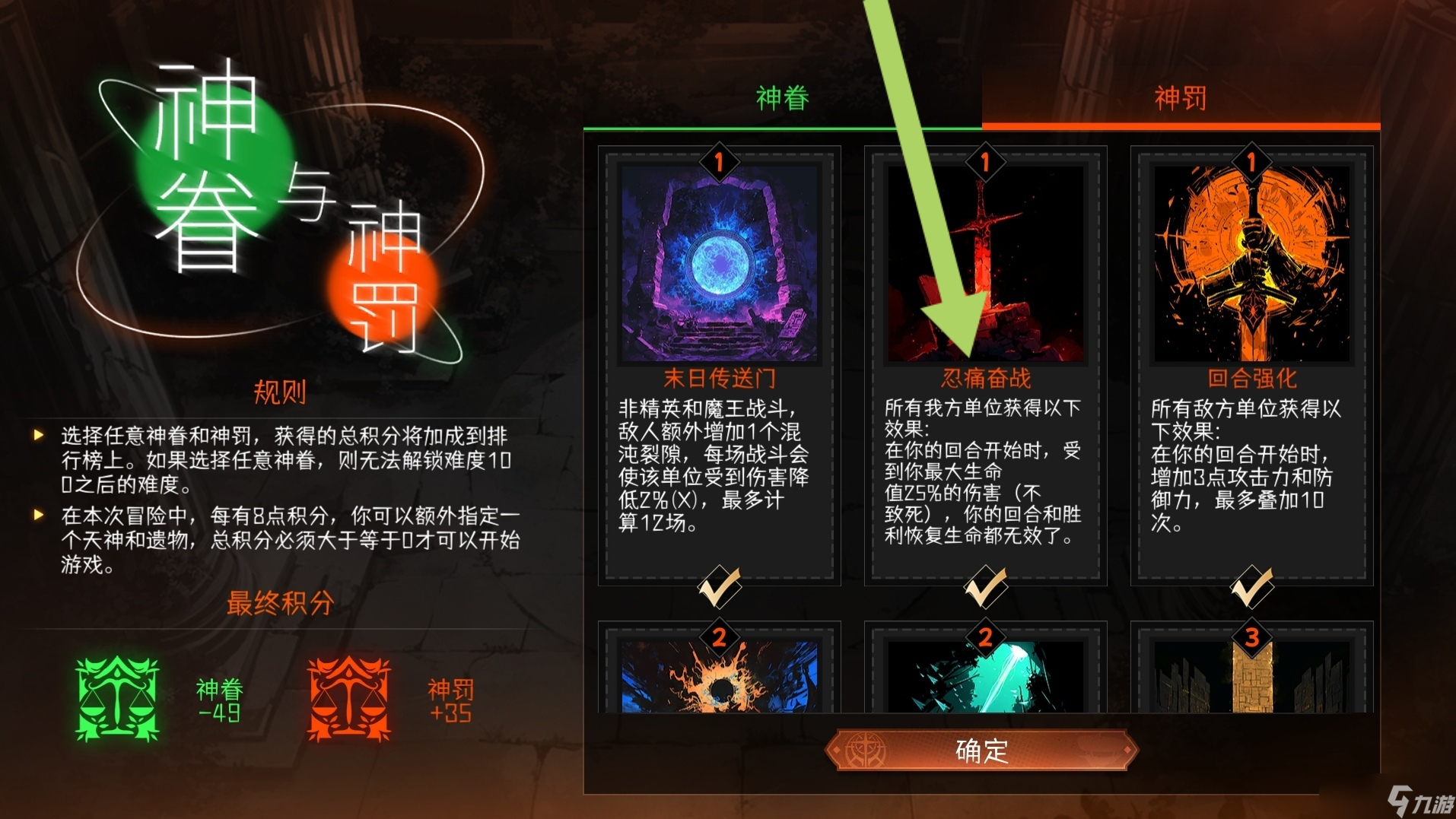Switch to the 神眷 tab
Image resolution: width=1456 pixels, height=819 pixels.
pyautogui.click(x=781, y=99)
